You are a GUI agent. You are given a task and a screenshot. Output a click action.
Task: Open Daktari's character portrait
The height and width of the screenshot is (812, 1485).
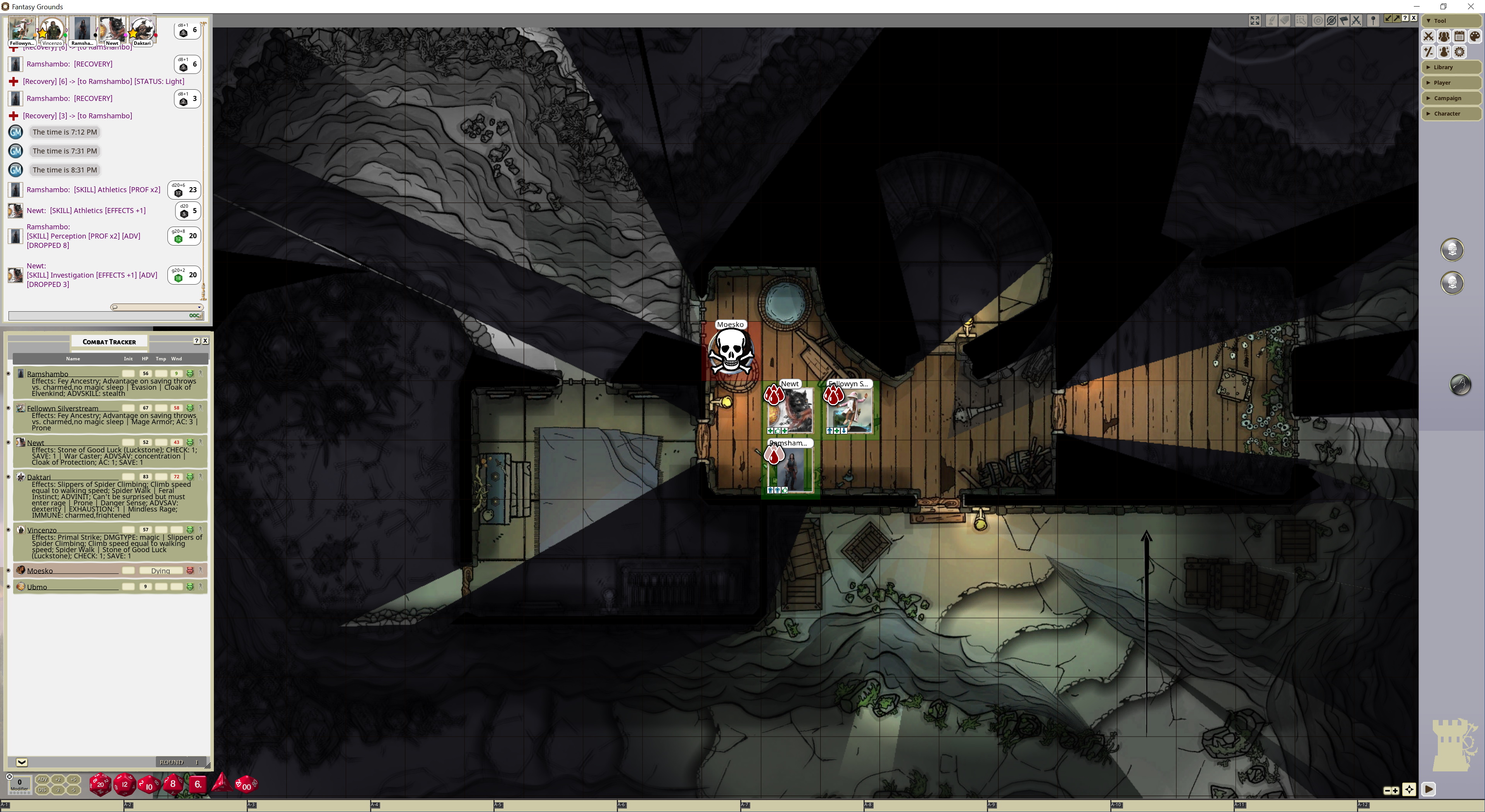click(142, 30)
